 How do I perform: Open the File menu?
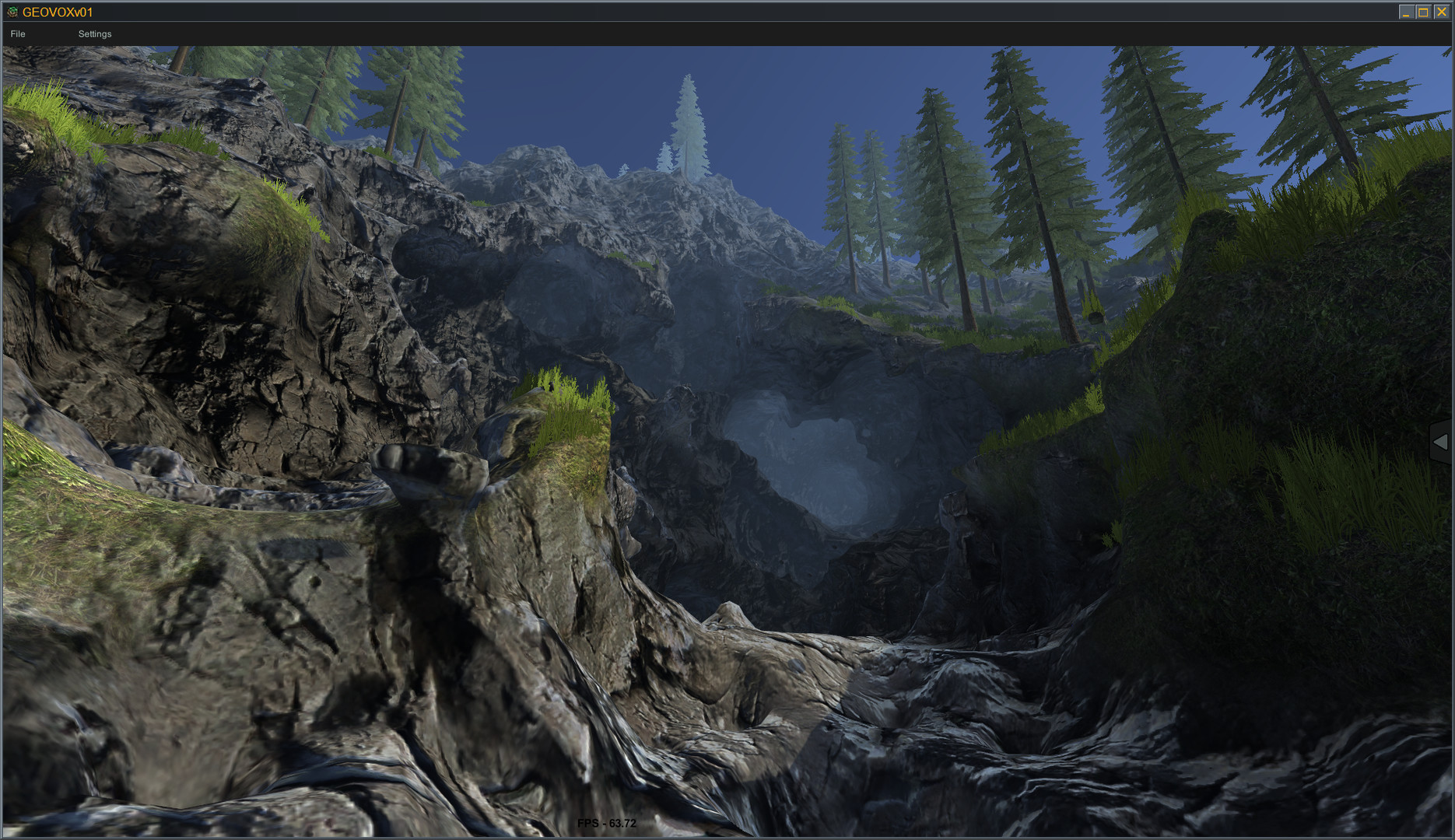click(x=17, y=34)
